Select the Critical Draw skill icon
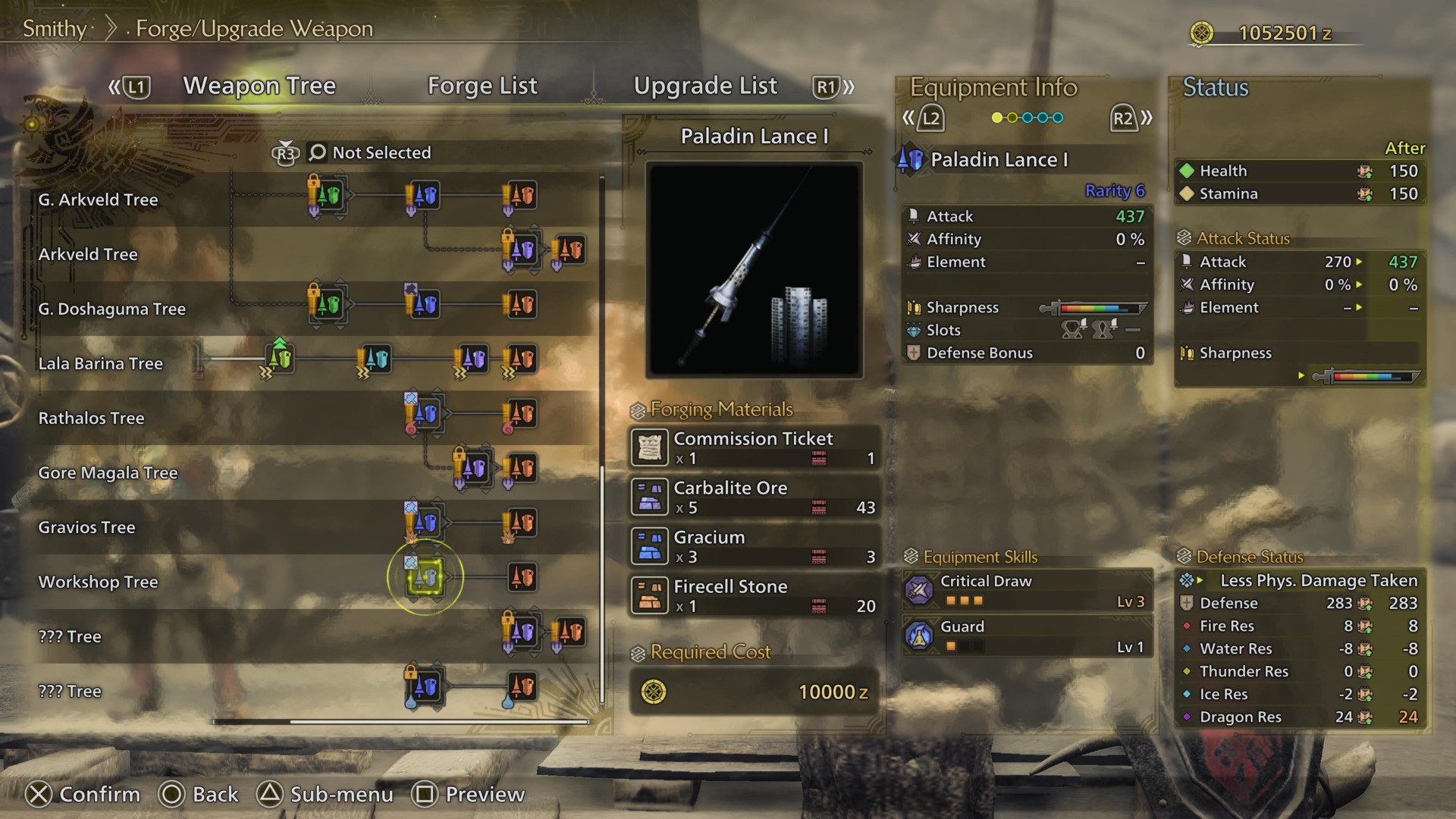The image size is (1456, 819). [x=918, y=590]
